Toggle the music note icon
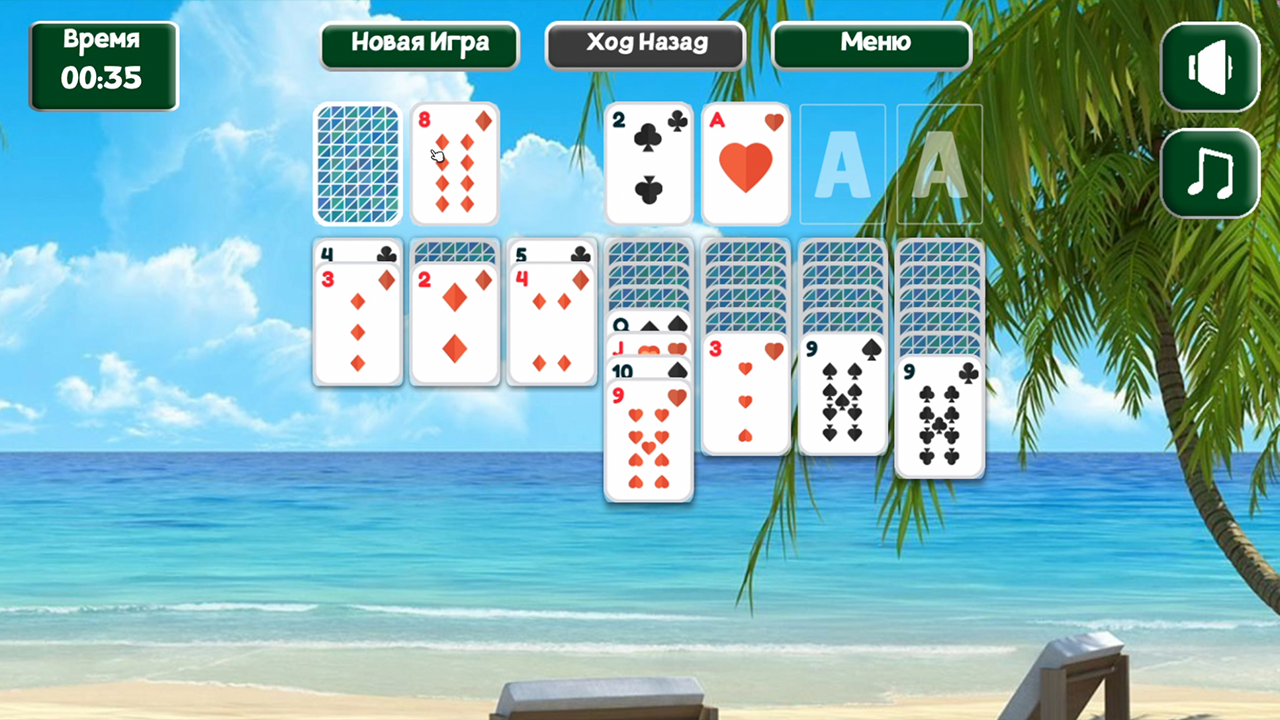The width and height of the screenshot is (1280, 720). (1208, 170)
